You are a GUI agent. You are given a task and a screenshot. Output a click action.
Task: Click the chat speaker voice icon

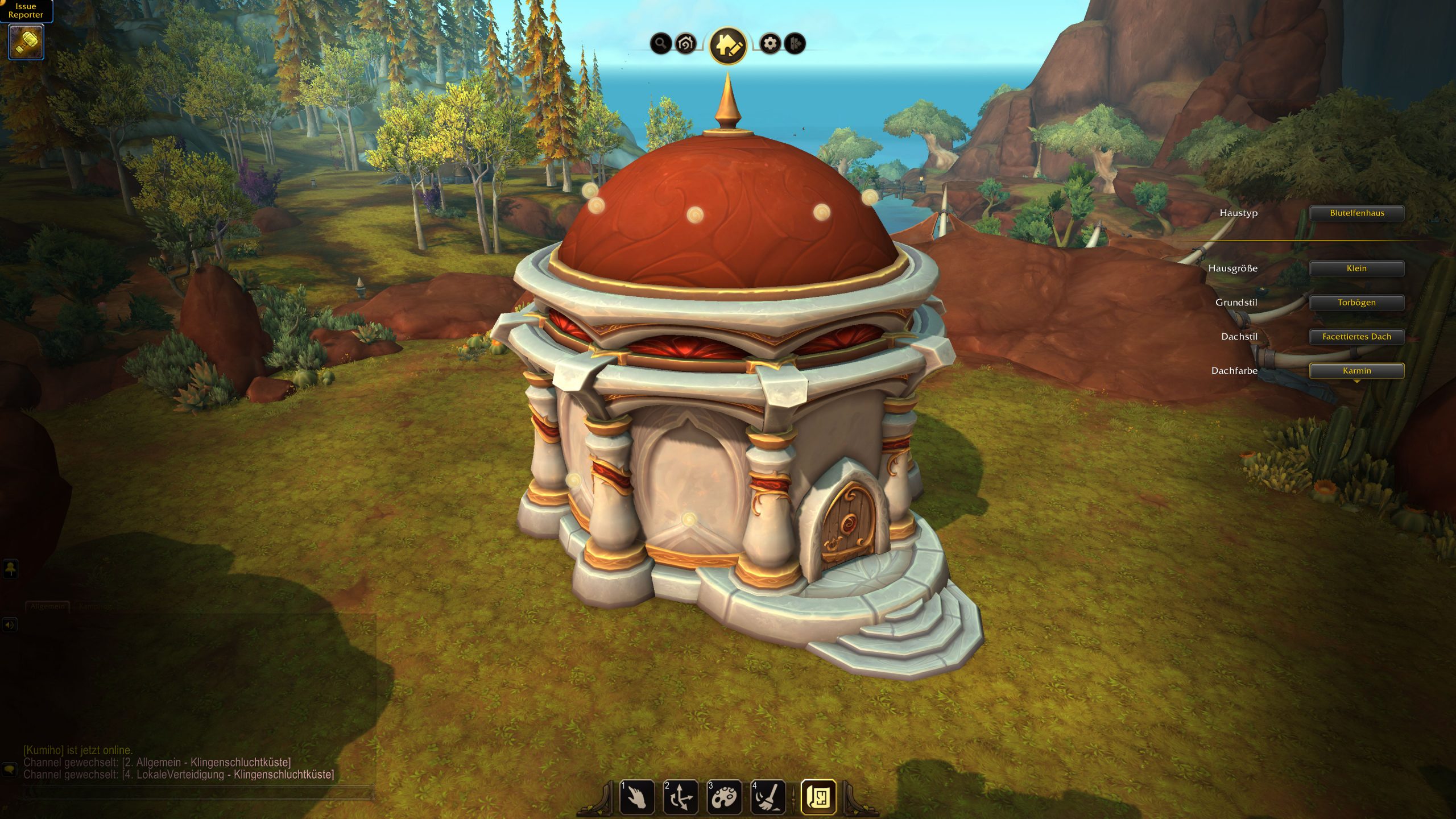(10, 625)
